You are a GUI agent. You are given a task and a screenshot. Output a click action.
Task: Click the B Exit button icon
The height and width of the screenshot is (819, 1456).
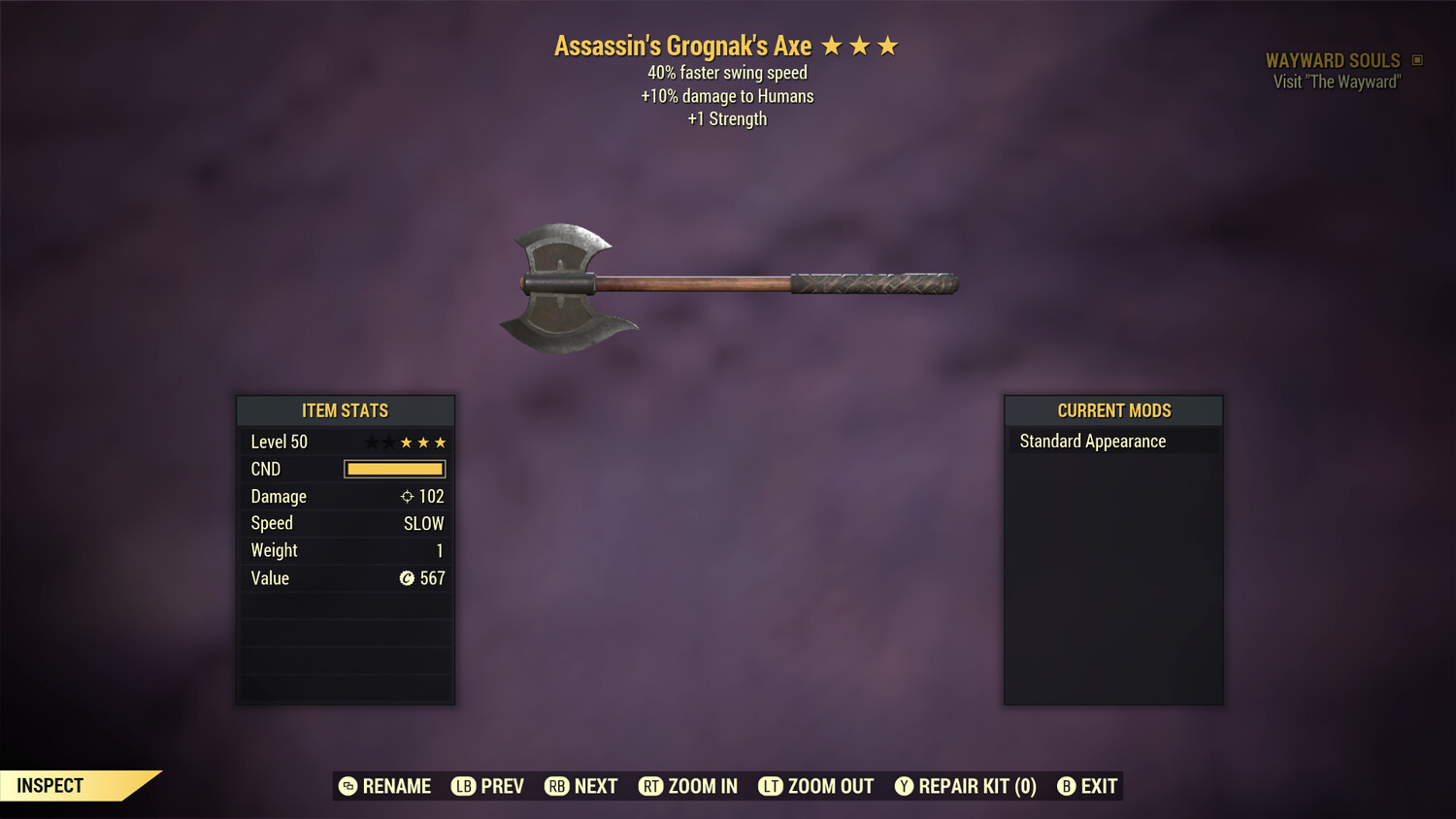pos(1066,786)
